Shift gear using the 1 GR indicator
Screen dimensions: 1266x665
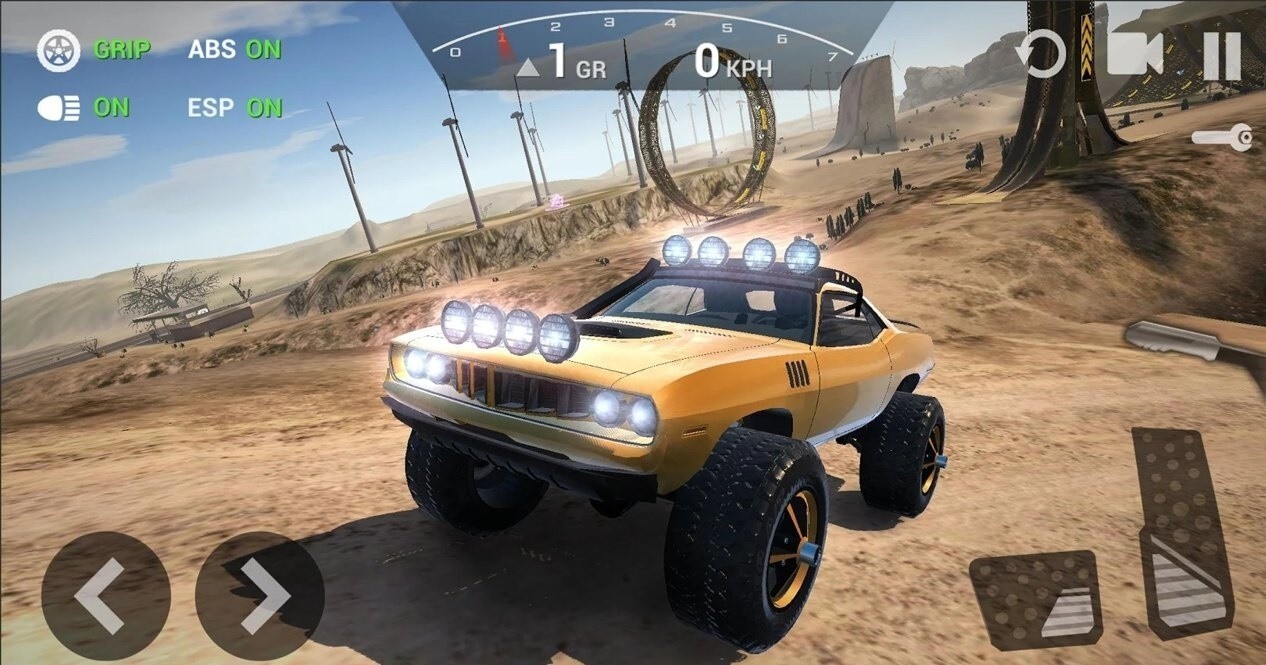pyautogui.click(x=562, y=66)
